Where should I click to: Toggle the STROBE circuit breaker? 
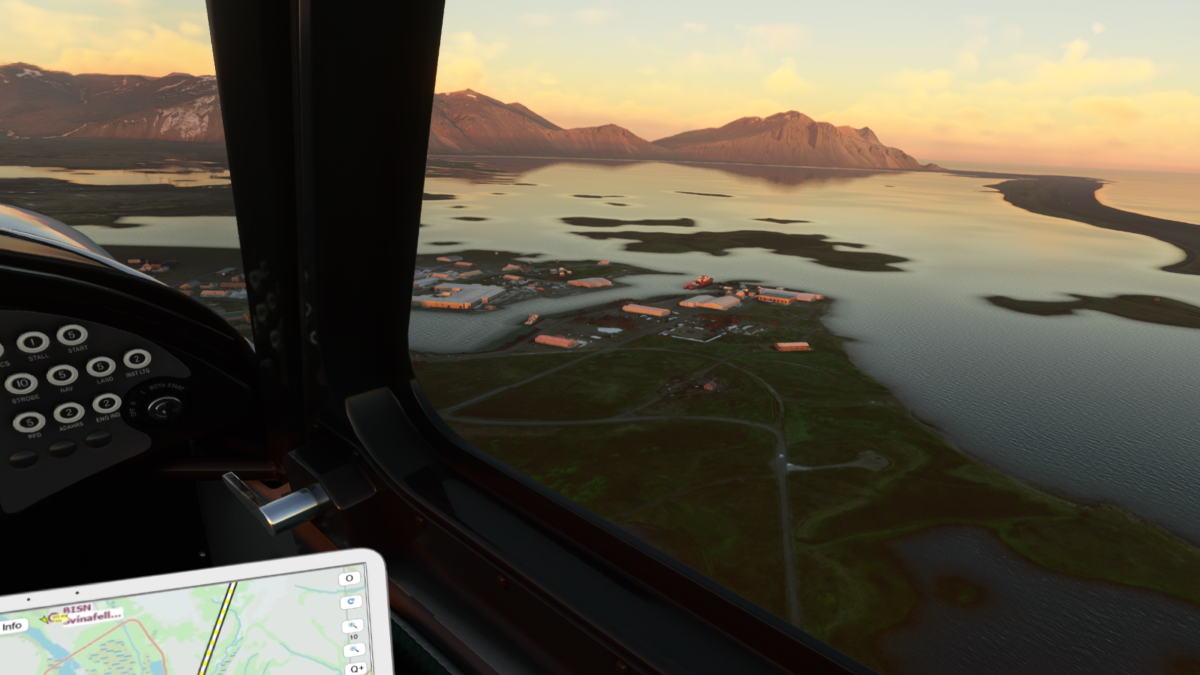[x=21, y=383]
